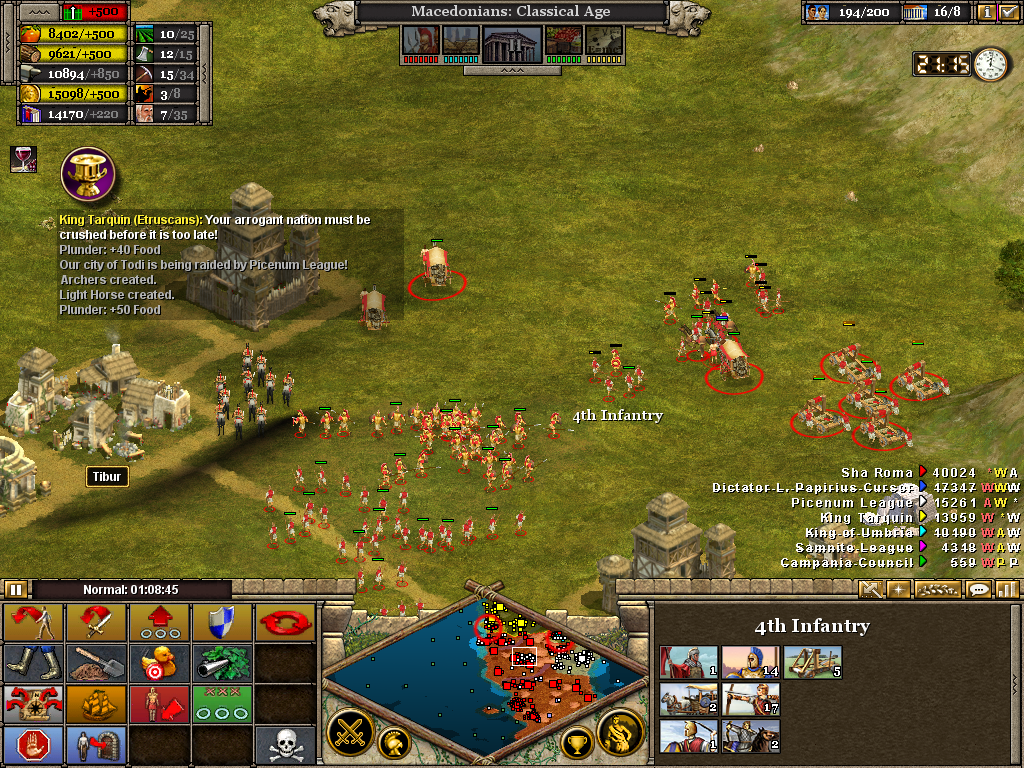Click the gold chalice icon above the messages
This screenshot has width=1024, height=768.
click(88, 174)
